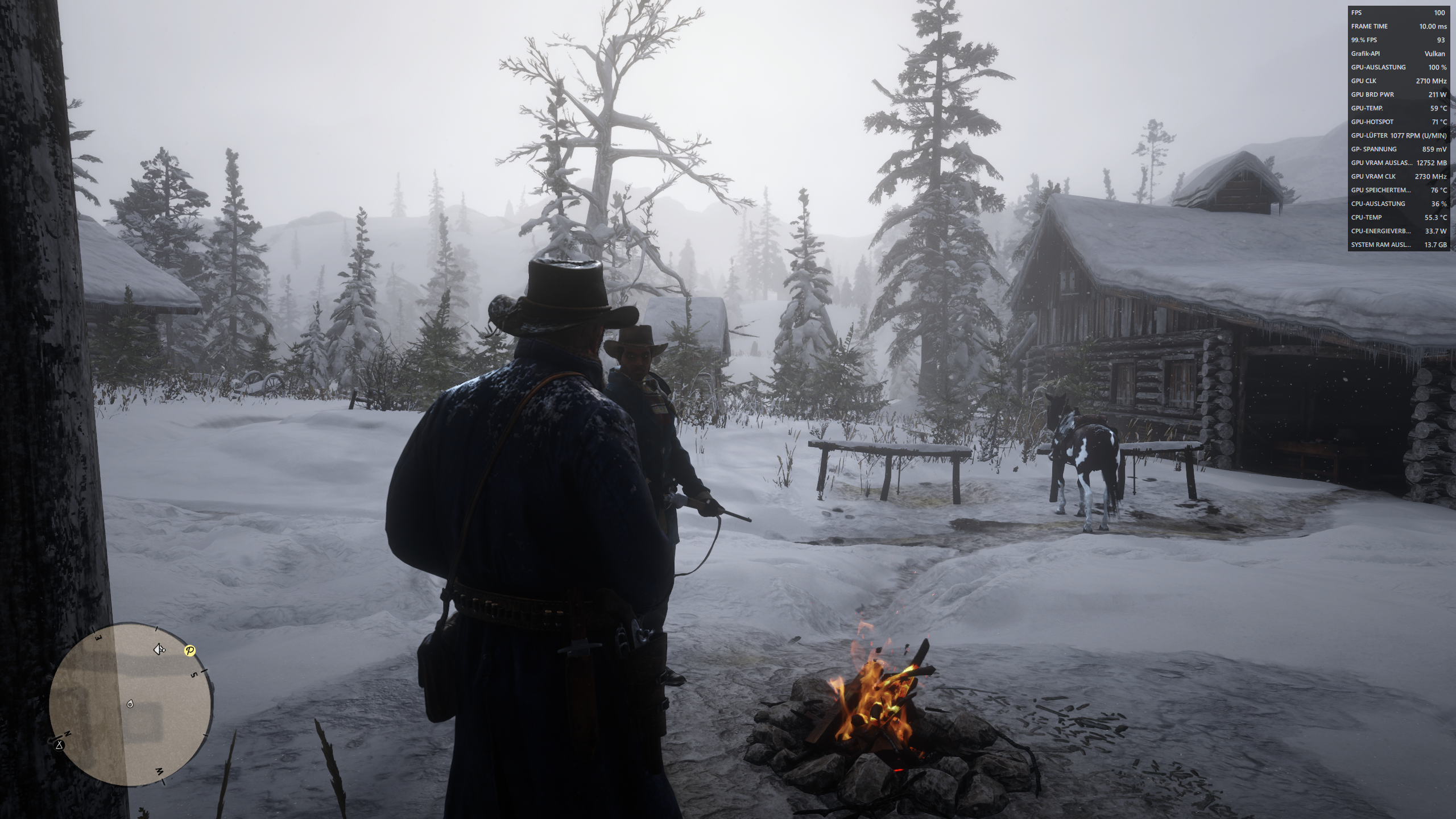
Task: Click the FPS counter showing 100
Action: (1398, 13)
